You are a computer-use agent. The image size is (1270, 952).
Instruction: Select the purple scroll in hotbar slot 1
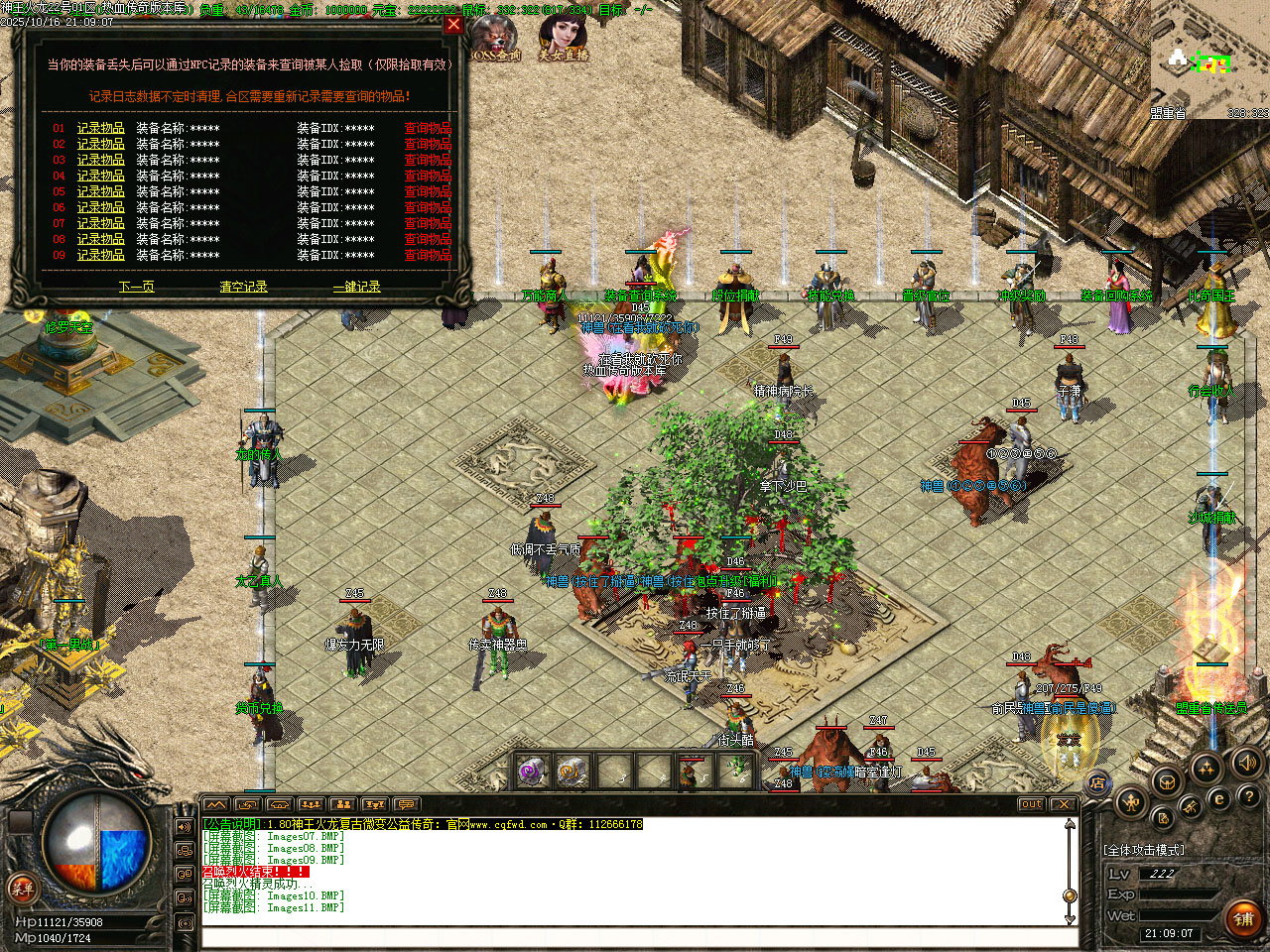click(534, 771)
